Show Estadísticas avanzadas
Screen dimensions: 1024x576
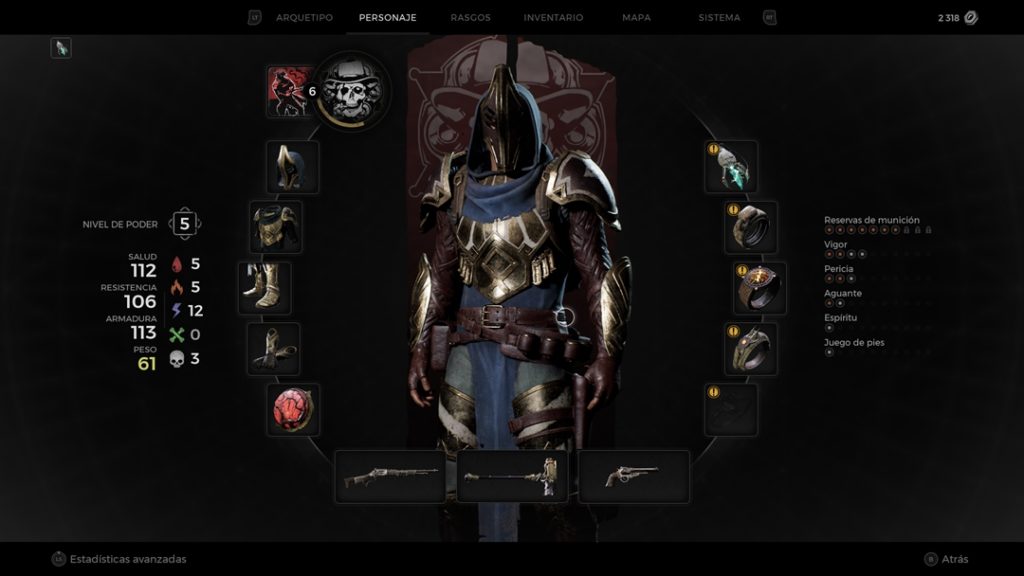(x=127, y=559)
